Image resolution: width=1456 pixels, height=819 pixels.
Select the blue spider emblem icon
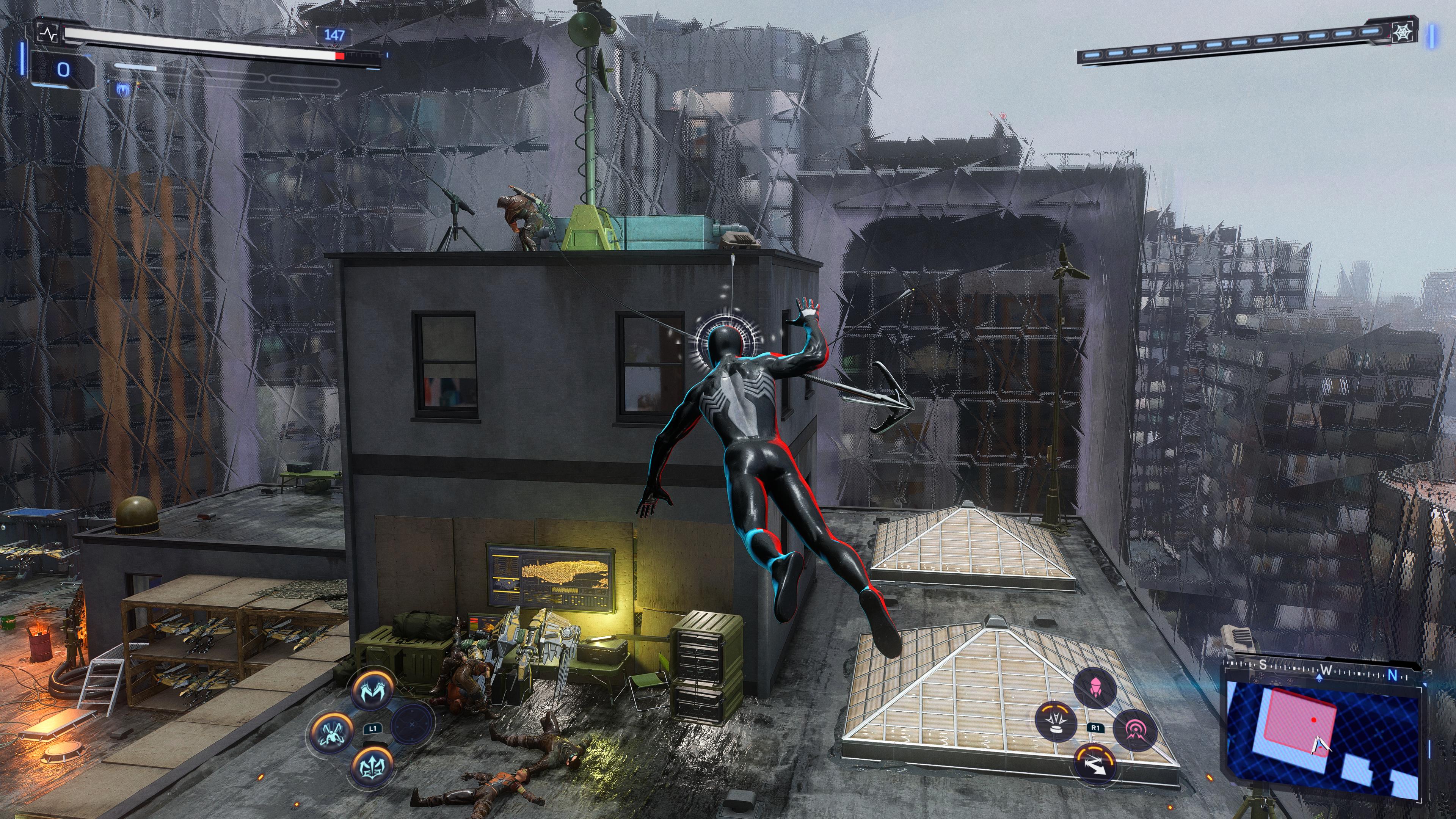click(x=122, y=89)
